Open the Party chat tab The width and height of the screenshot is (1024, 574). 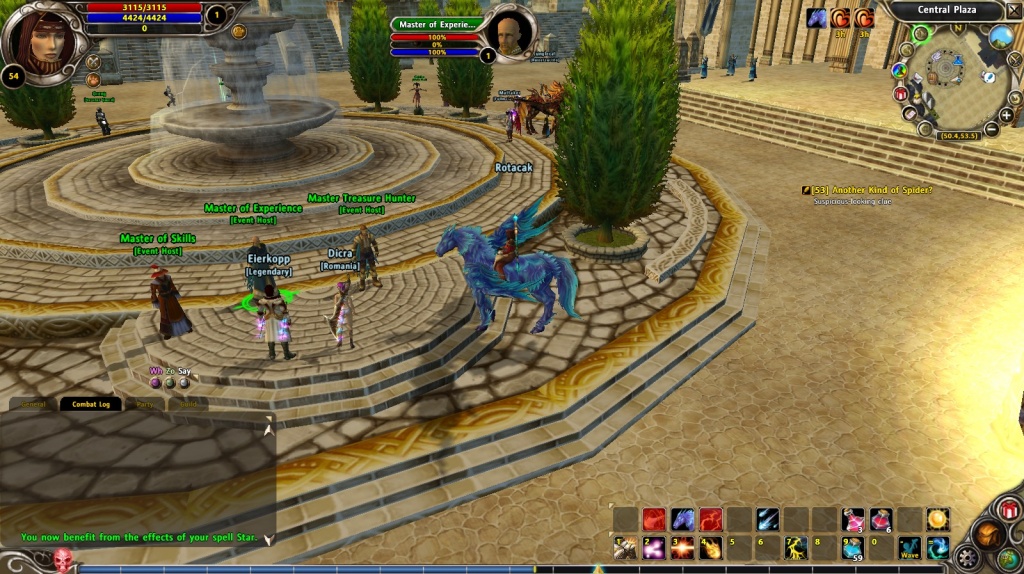144,404
